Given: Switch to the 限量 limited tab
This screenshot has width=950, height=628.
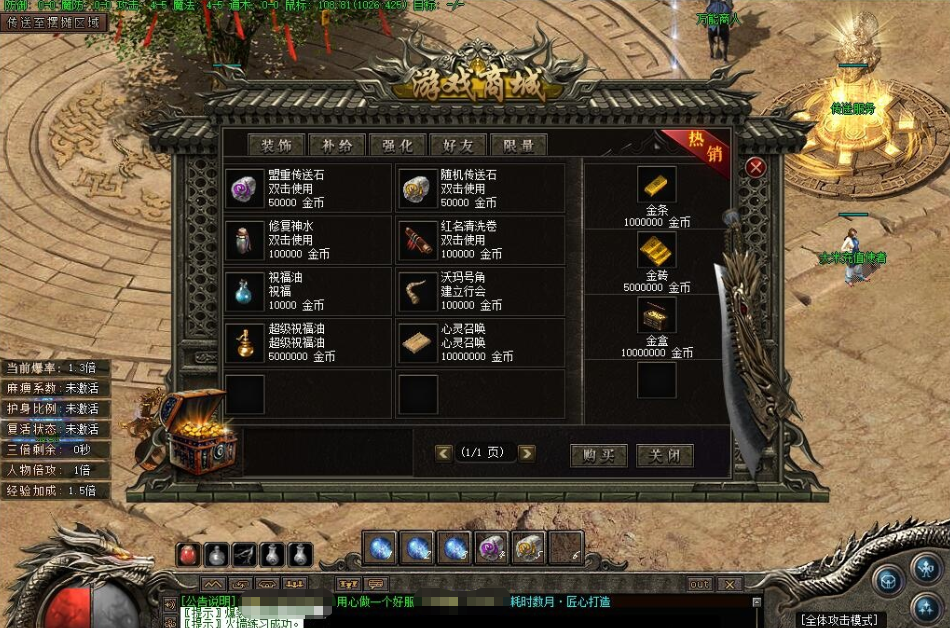Looking at the screenshot, I should pyautogui.click(x=518, y=144).
